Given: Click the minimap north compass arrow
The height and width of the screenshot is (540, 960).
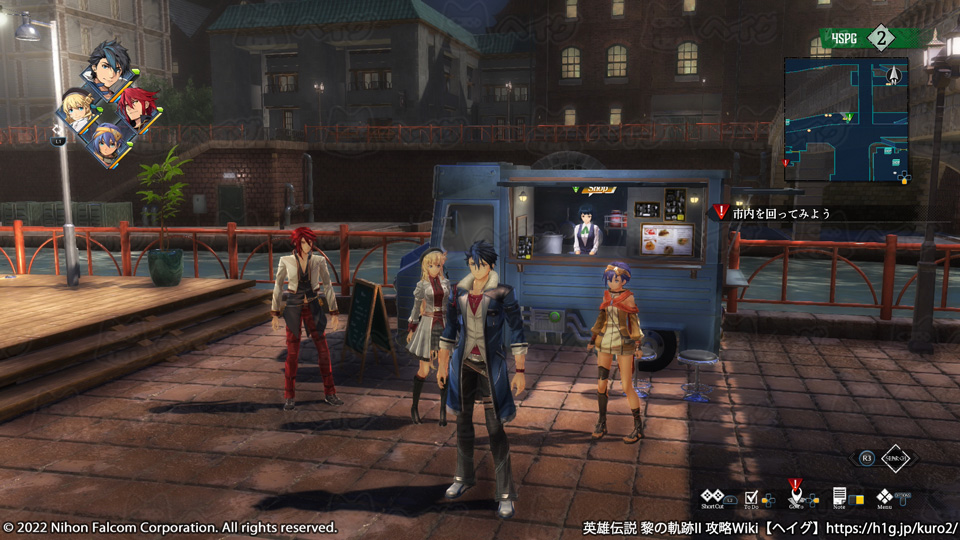Looking at the screenshot, I should pyautogui.click(x=892, y=73).
